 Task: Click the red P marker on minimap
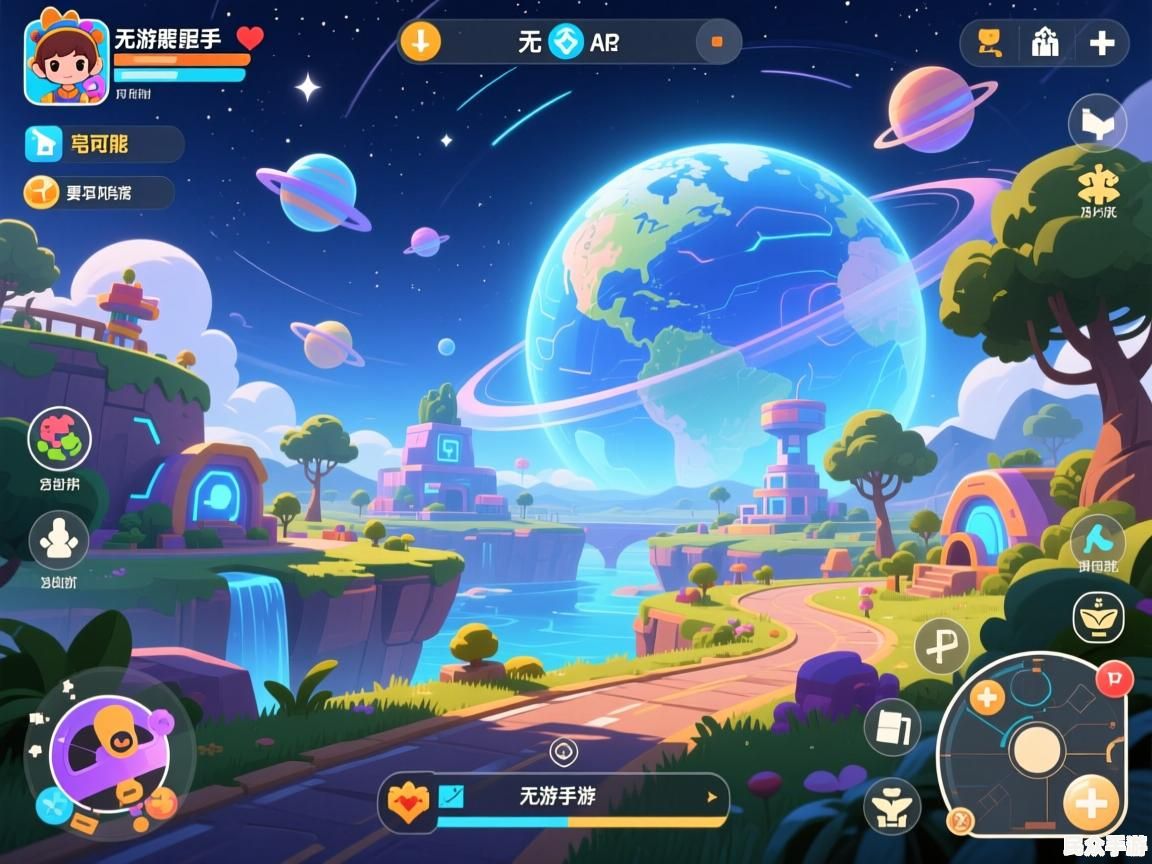1112,677
